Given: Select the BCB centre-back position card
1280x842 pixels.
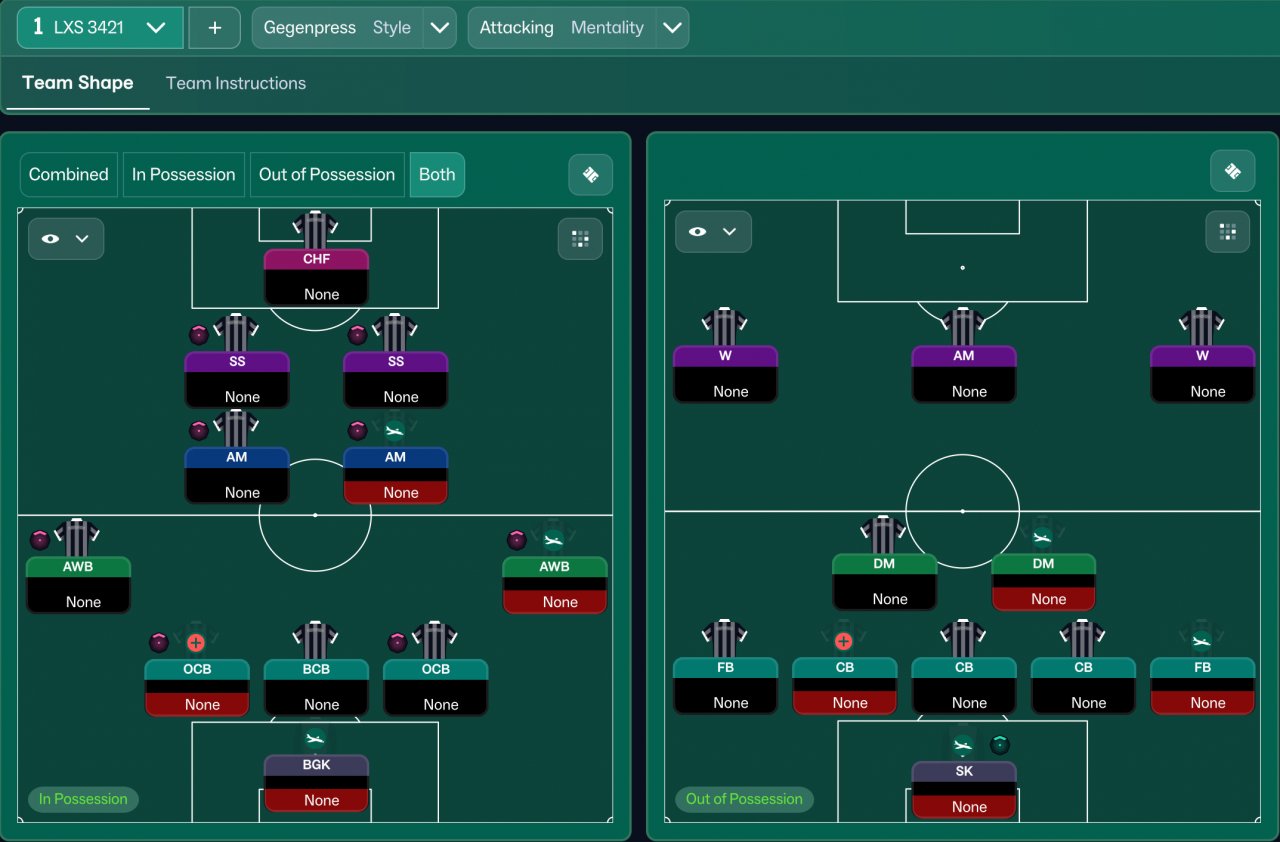Looking at the screenshot, I should pos(316,685).
